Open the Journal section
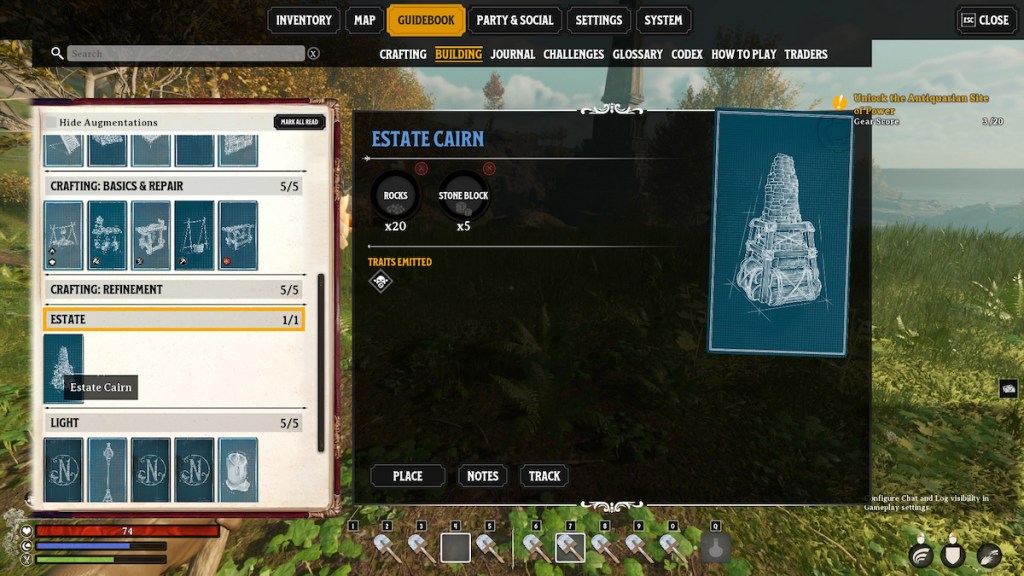This screenshot has width=1024, height=576. tap(513, 54)
